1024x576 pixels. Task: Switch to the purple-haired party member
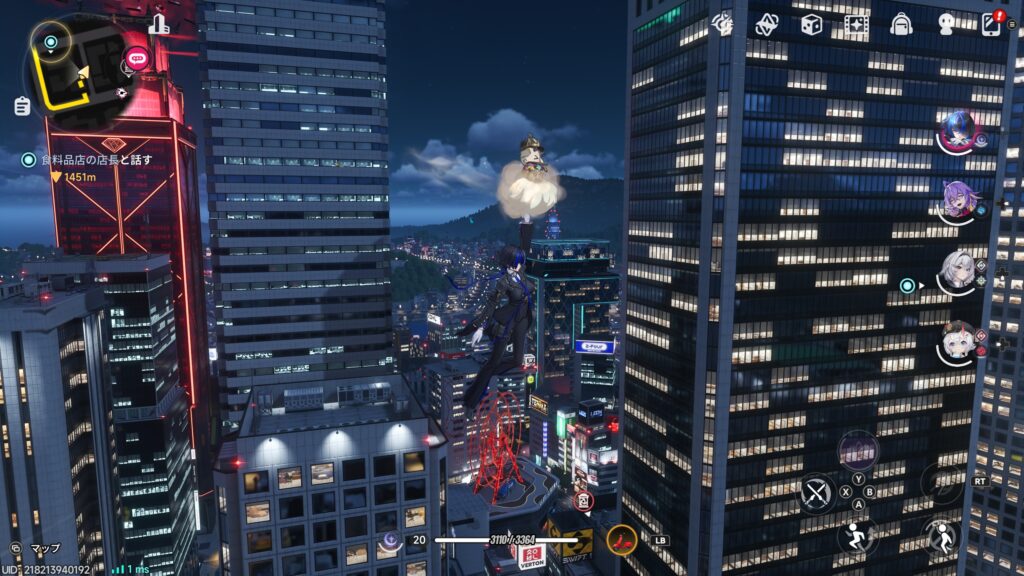(957, 202)
